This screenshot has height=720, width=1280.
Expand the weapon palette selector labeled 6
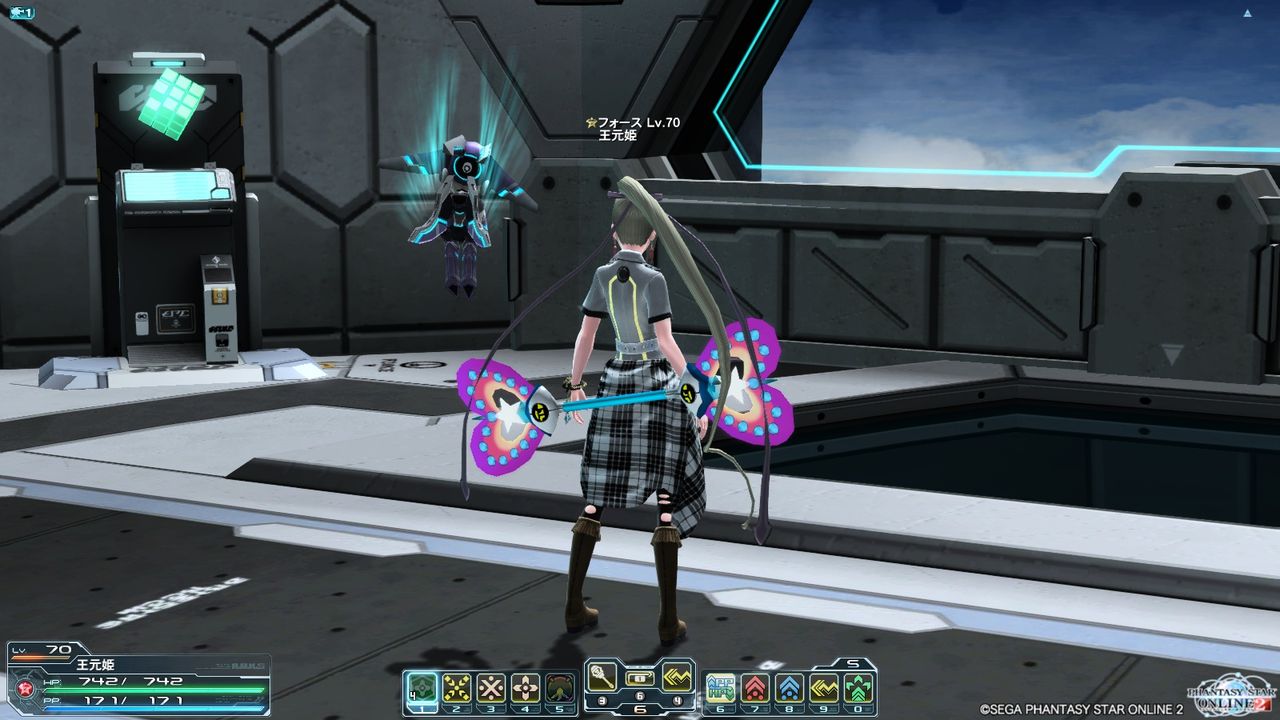[640, 709]
